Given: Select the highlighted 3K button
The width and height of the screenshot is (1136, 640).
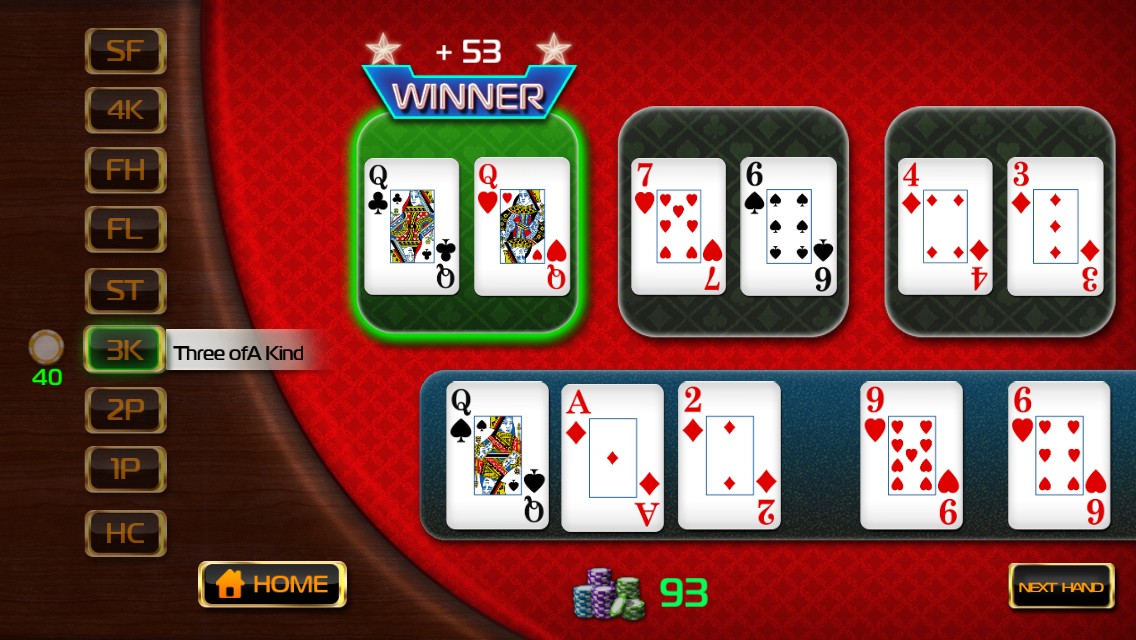Looking at the screenshot, I should [125, 350].
